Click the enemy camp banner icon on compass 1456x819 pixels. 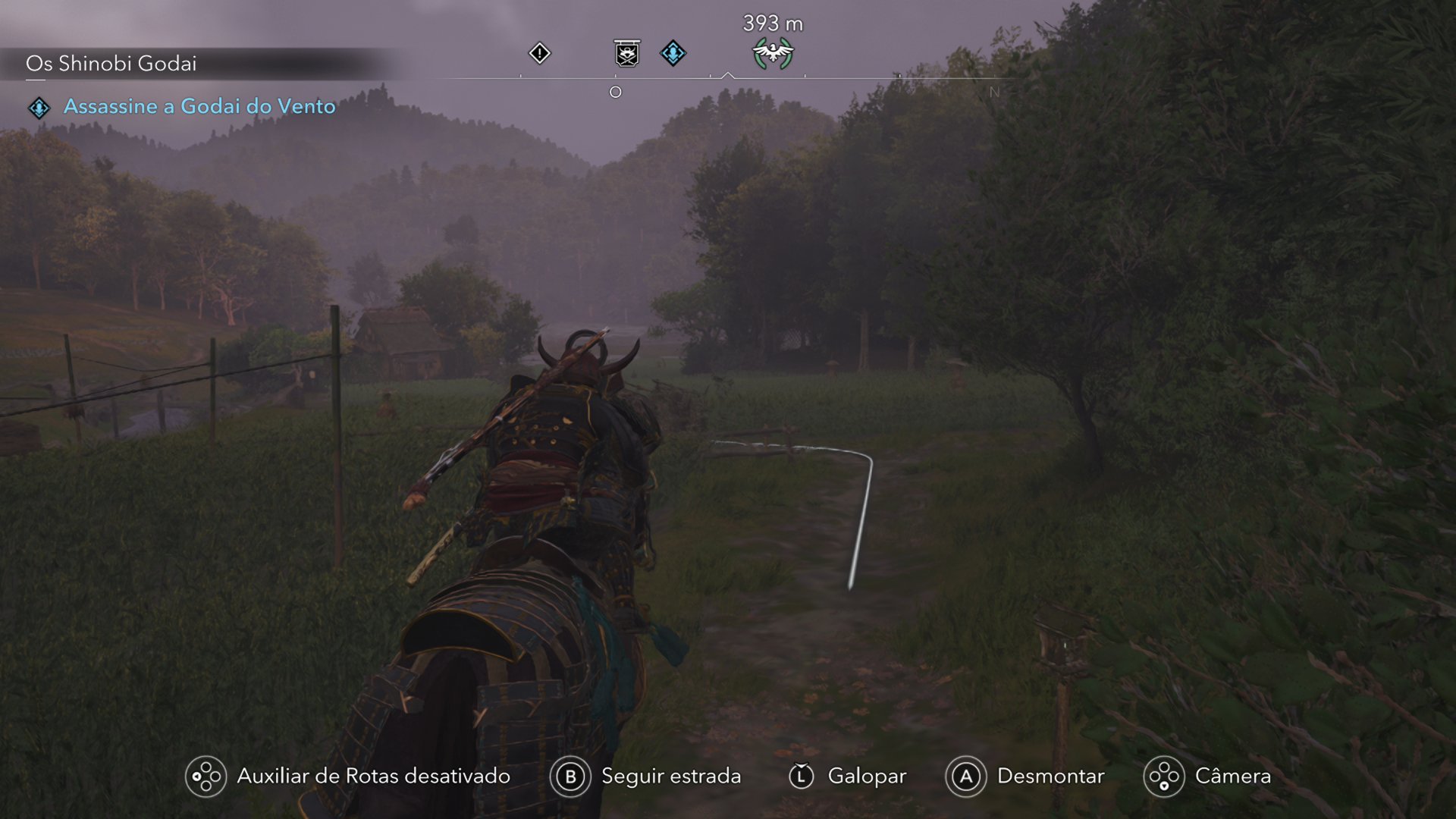tap(626, 53)
